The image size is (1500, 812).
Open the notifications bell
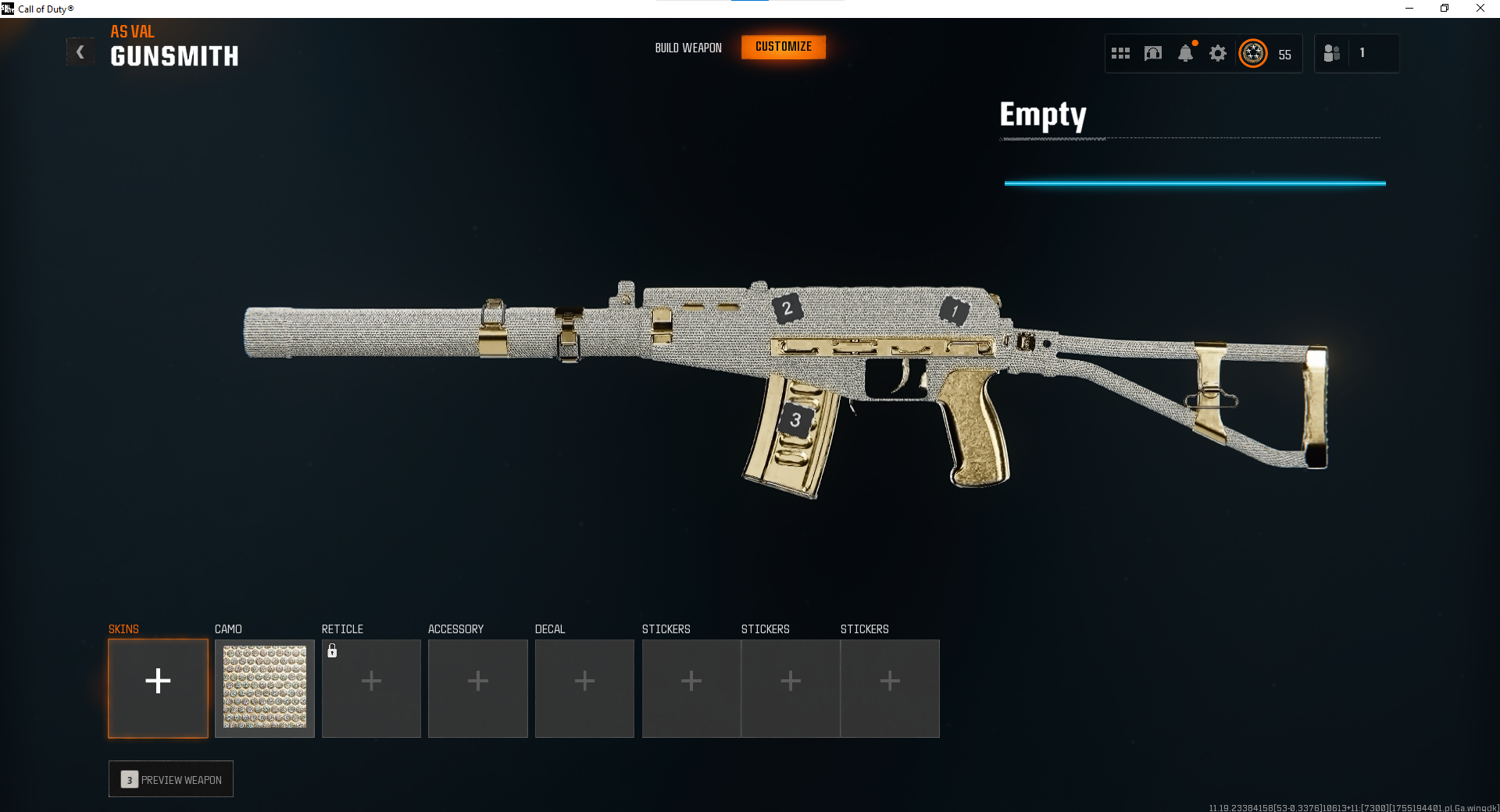click(1185, 53)
